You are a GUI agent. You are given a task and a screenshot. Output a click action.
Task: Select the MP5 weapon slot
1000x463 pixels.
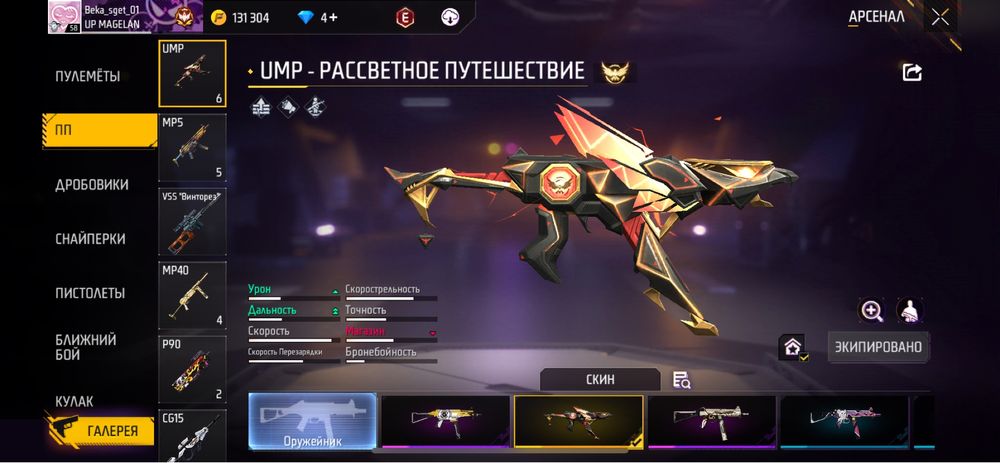tap(192, 146)
